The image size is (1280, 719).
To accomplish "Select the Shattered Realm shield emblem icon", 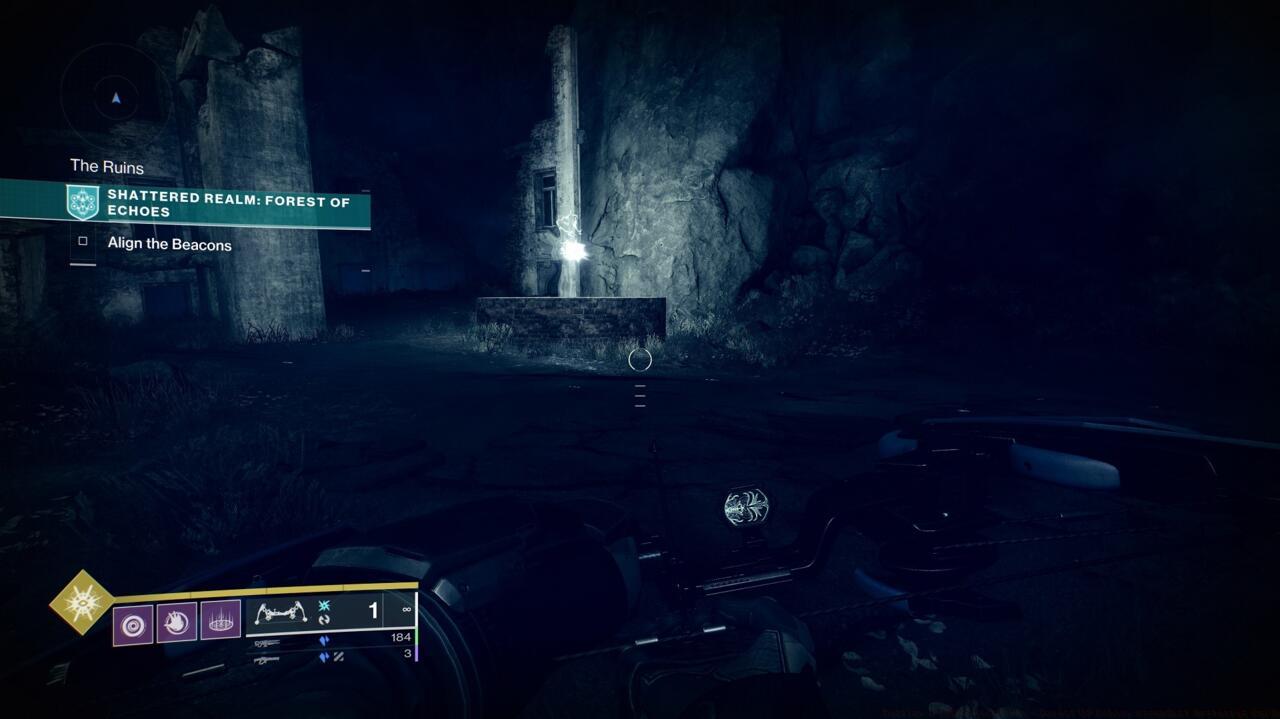I will (x=82, y=203).
